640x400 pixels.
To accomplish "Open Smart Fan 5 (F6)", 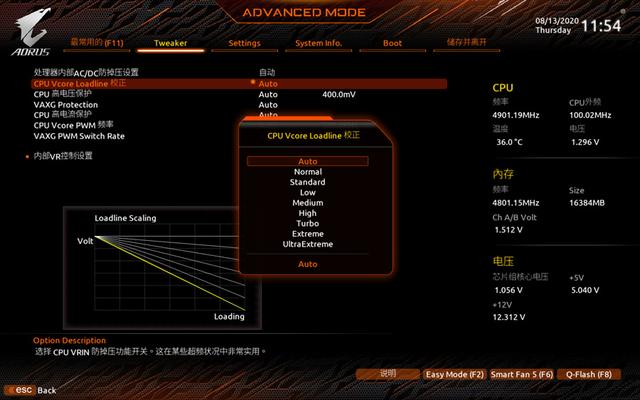I will 521,374.
